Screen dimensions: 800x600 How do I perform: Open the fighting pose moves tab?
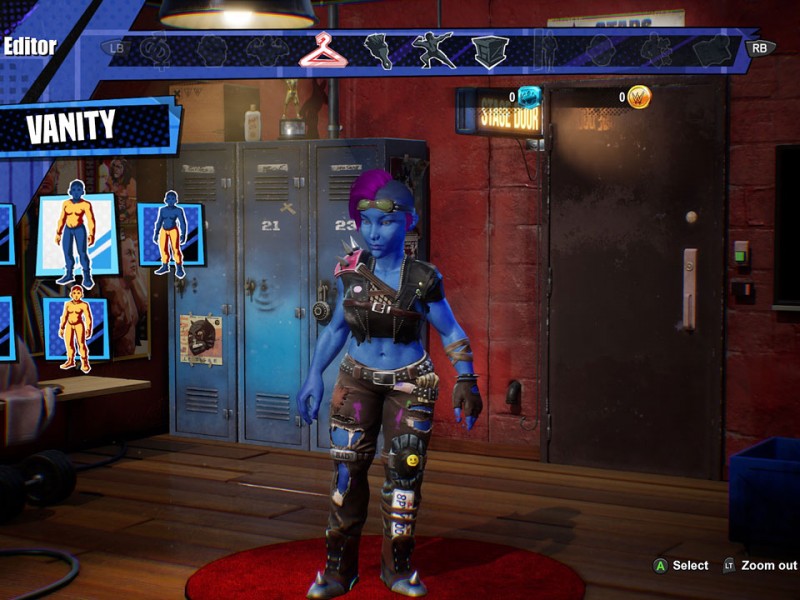pos(434,50)
